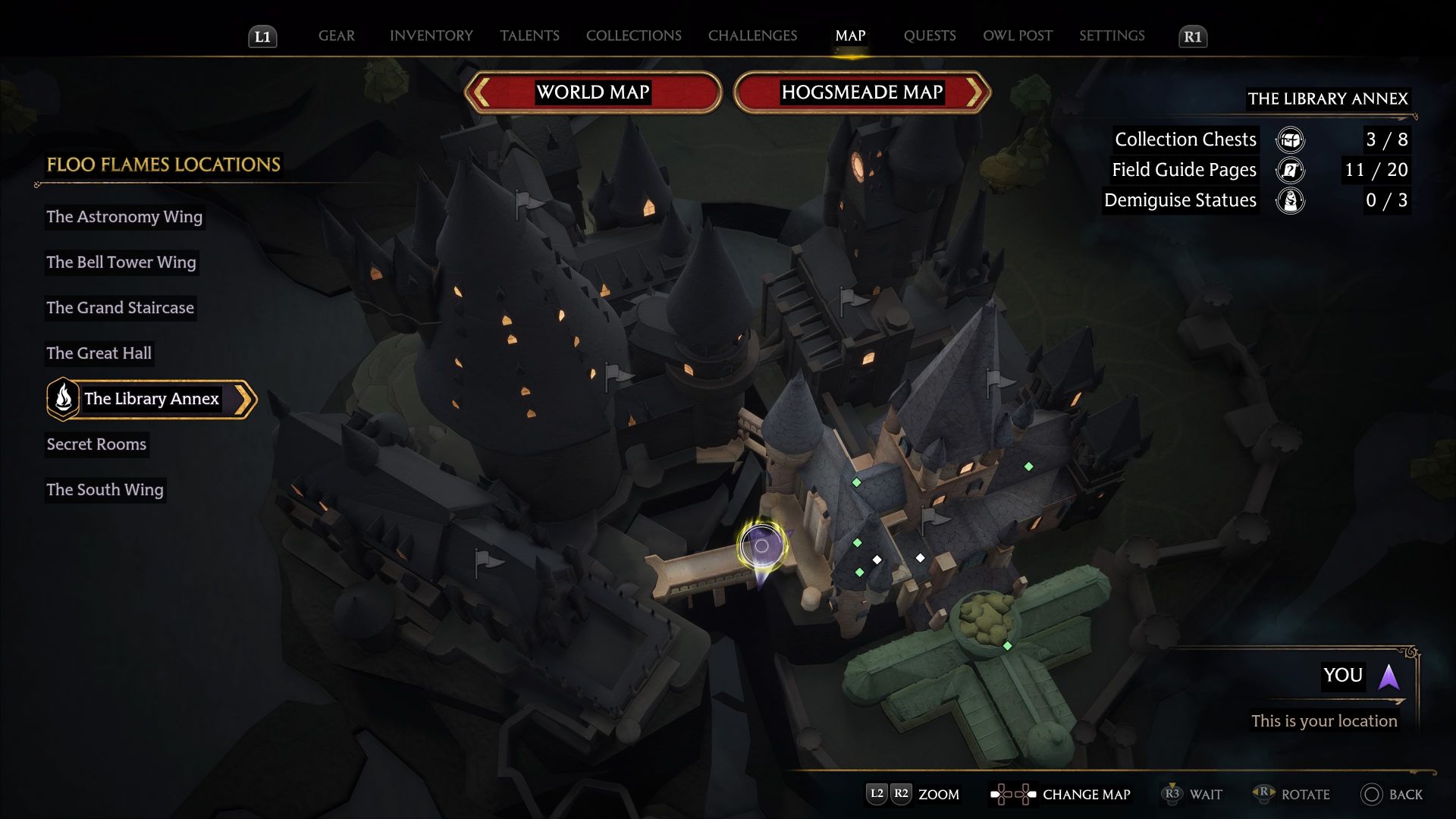Image resolution: width=1456 pixels, height=819 pixels.
Task: Click the Rotate icon in the bottom bar
Action: [x=1264, y=794]
